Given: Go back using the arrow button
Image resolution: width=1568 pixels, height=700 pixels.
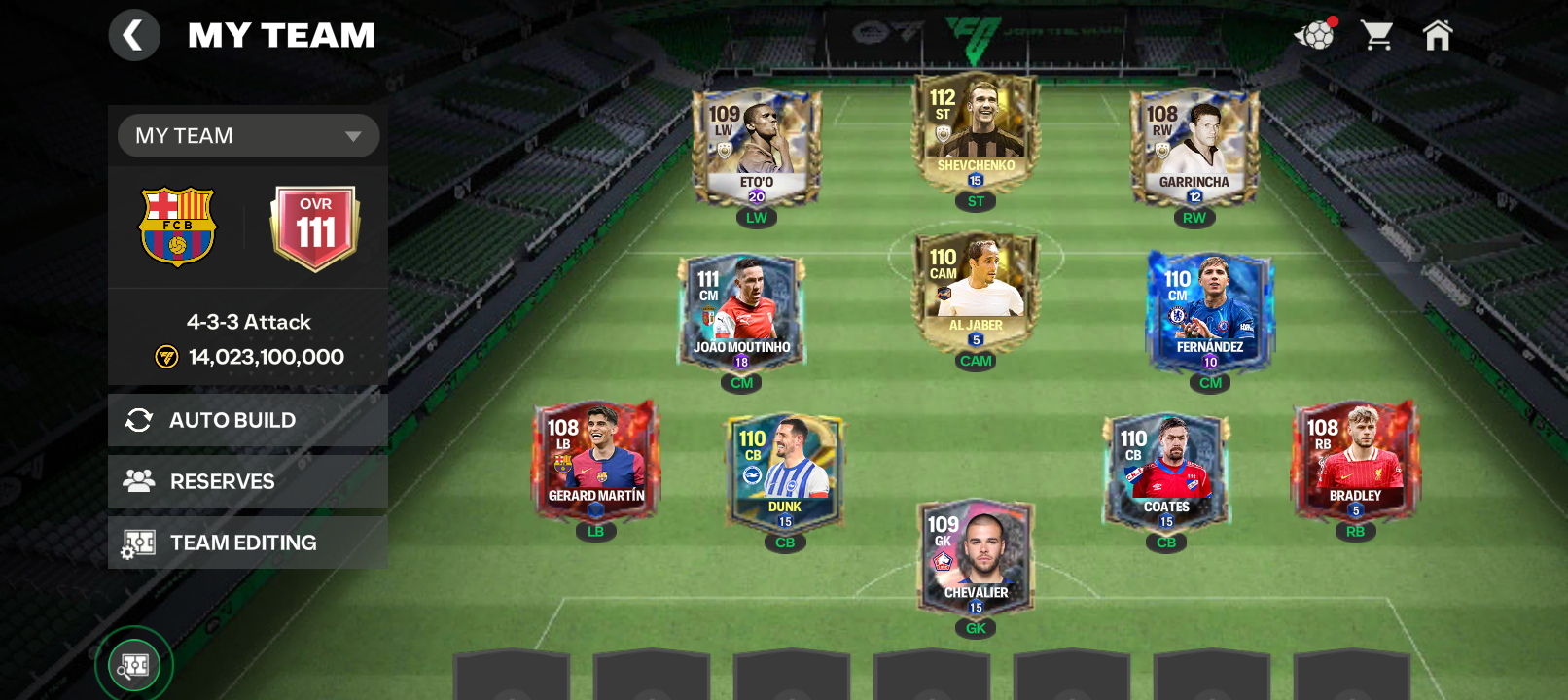Looking at the screenshot, I should tap(134, 36).
